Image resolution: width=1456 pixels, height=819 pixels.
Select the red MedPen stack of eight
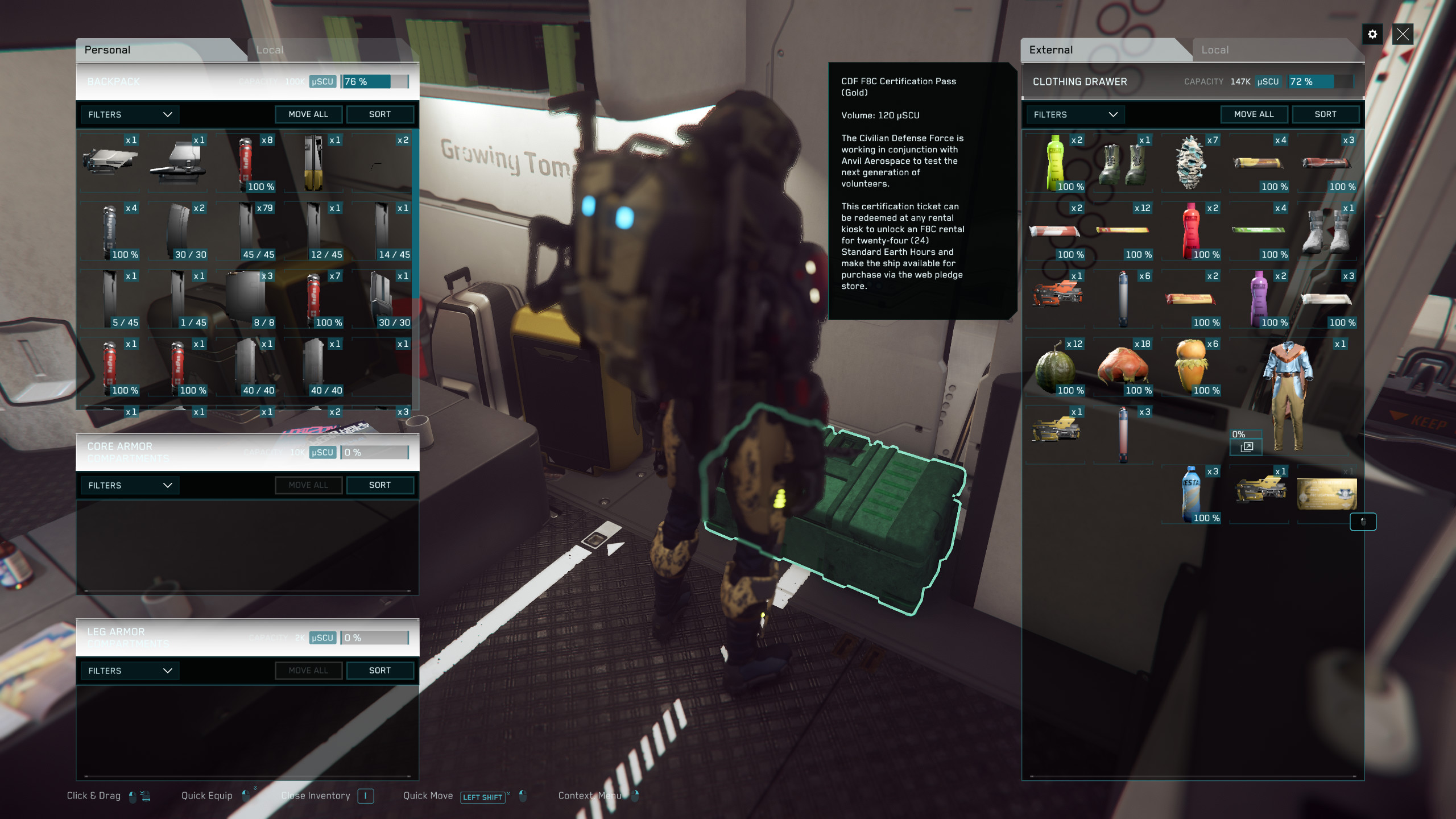(x=247, y=163)
